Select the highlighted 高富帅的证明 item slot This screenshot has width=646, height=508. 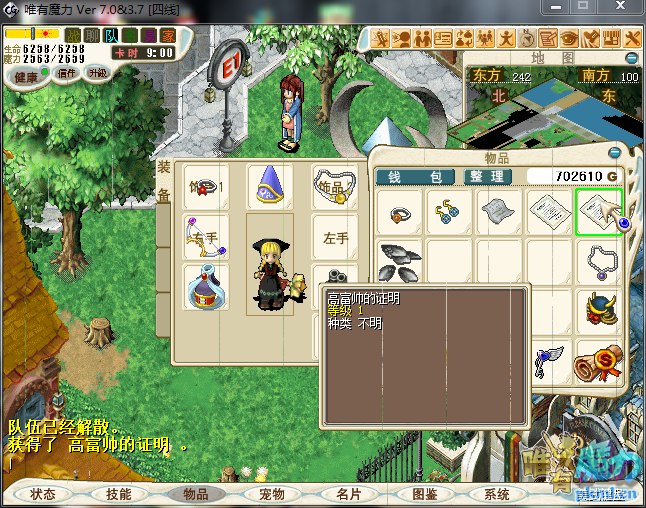tap(598, 212)
